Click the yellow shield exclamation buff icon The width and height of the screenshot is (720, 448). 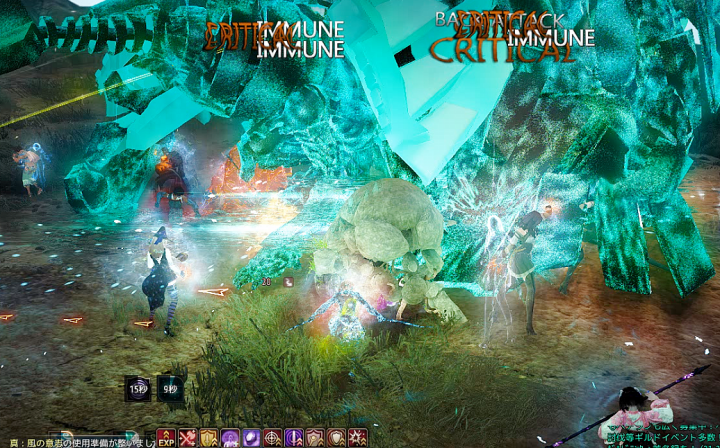pos(208,438)
